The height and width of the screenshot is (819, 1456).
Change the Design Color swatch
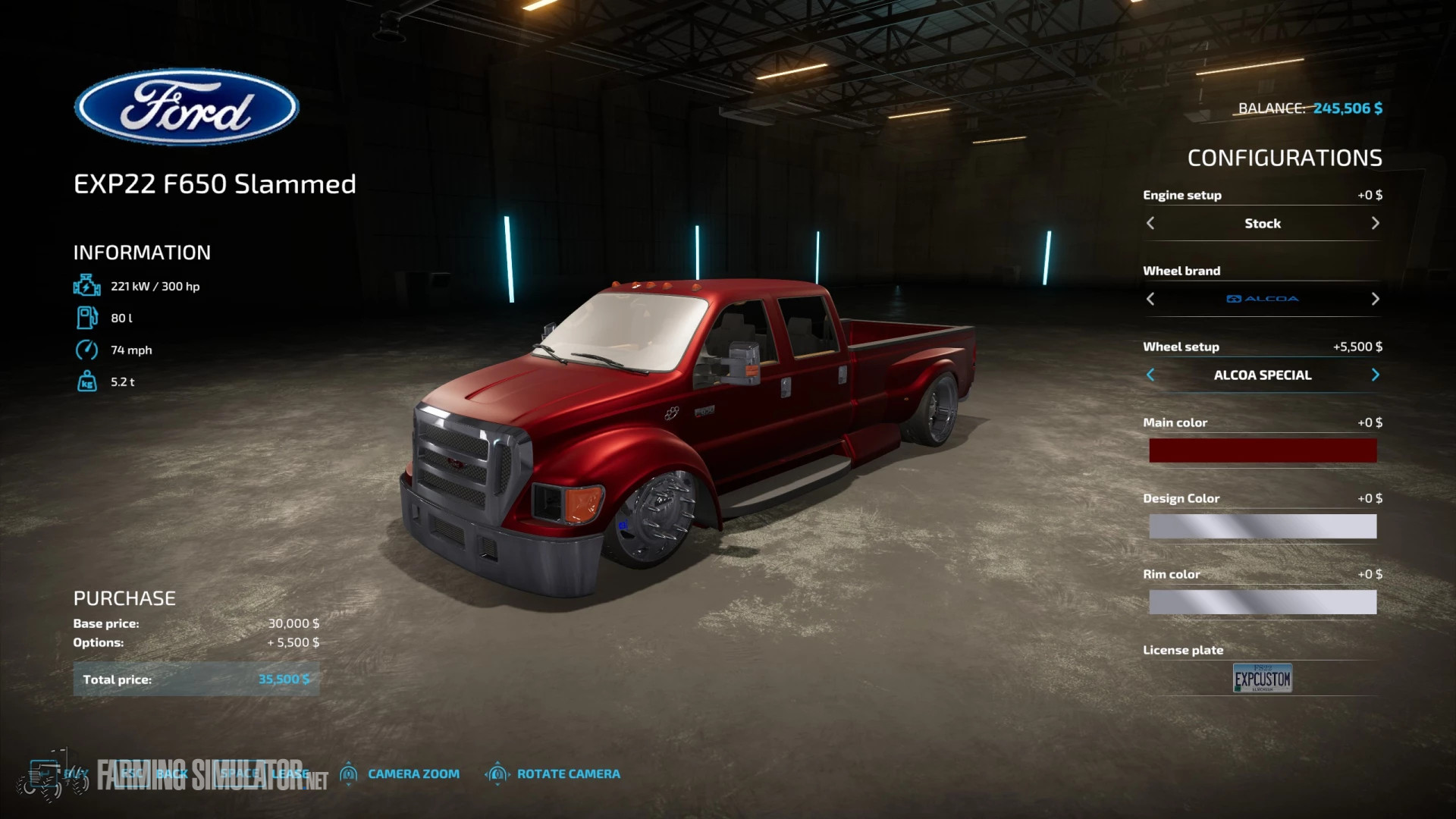[x=1262, y=526]
